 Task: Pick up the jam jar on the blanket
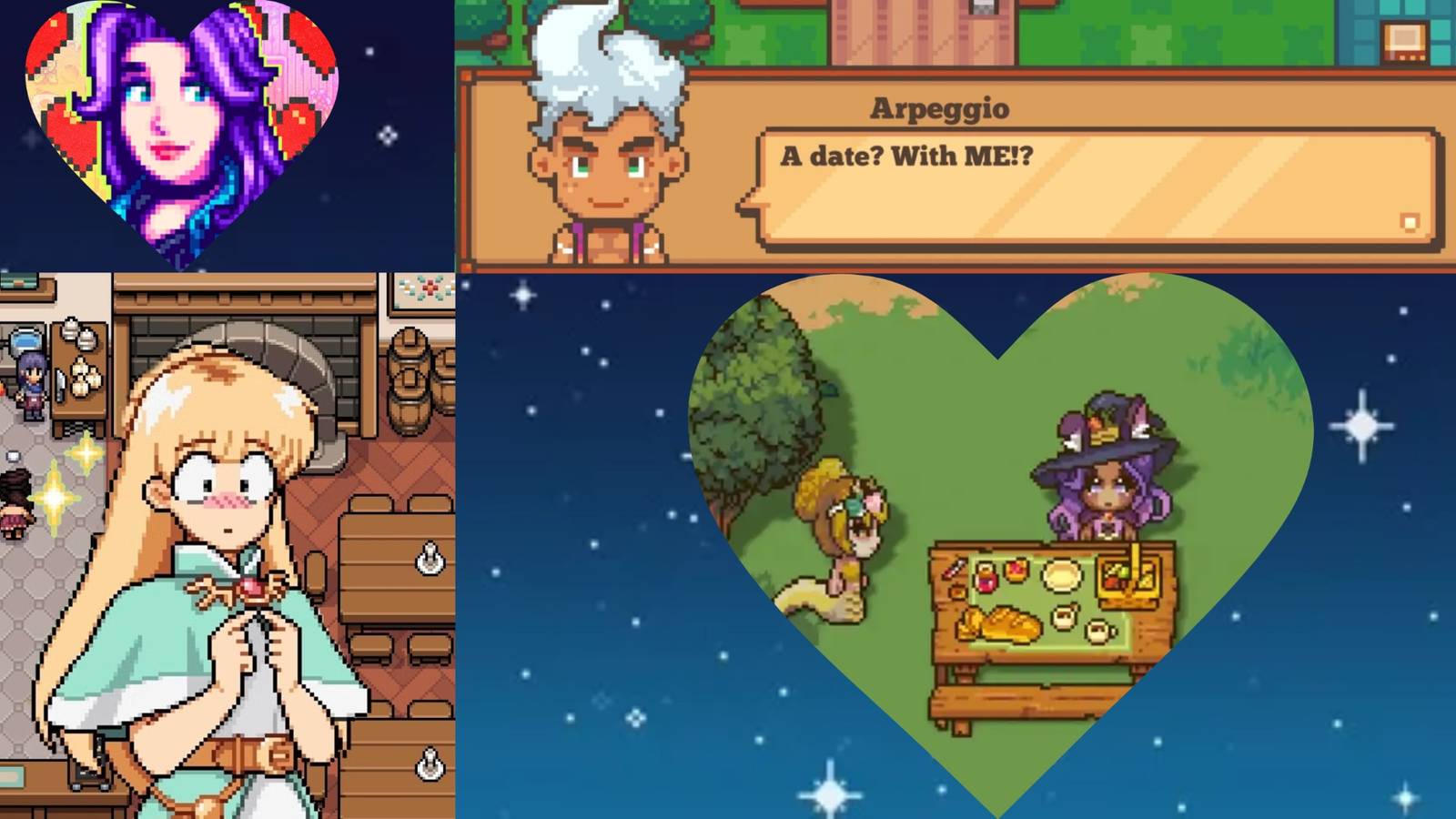pyautogui.click(x=986, y=579)
